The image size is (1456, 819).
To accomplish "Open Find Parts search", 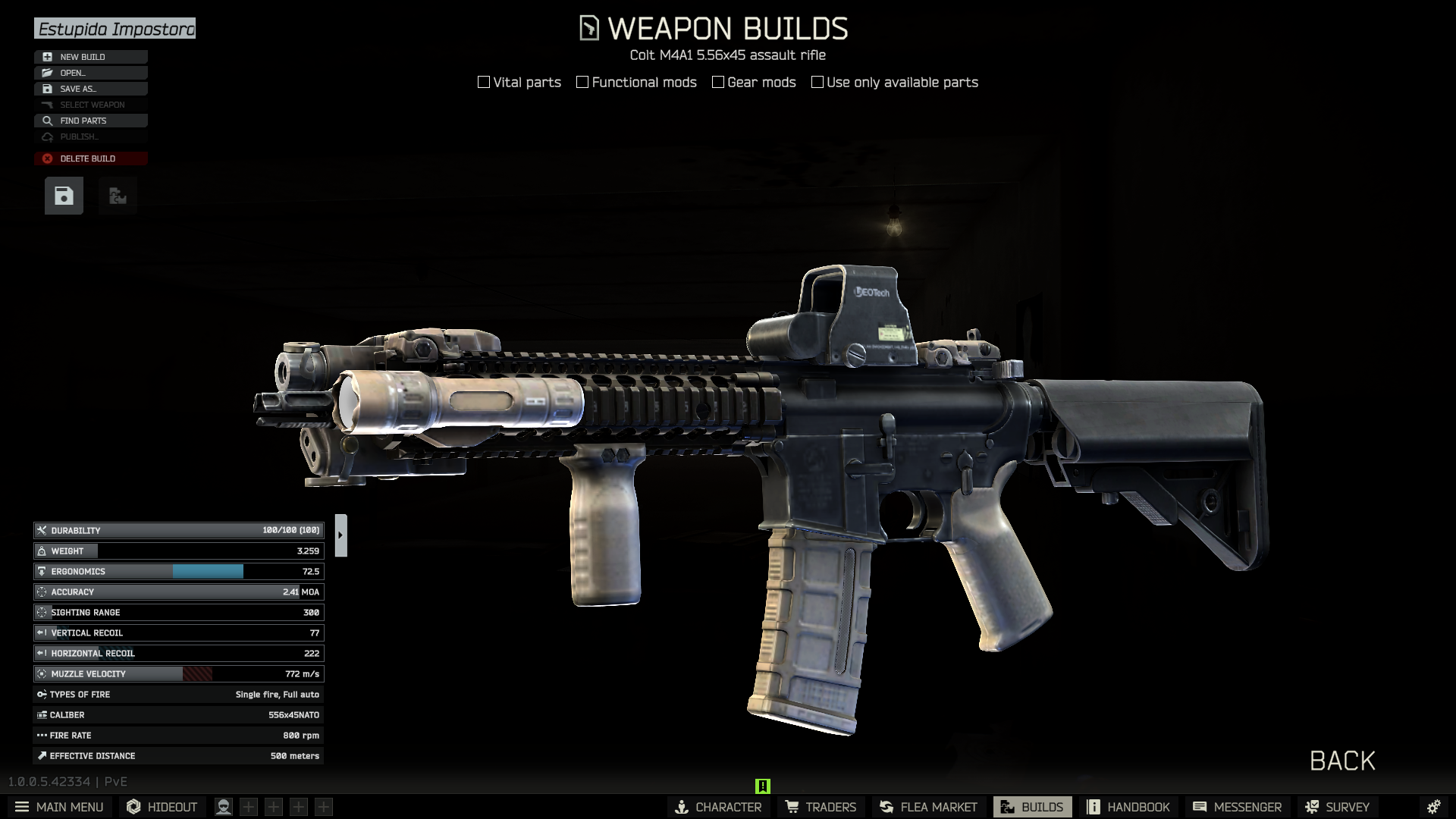I will (90, 121).
